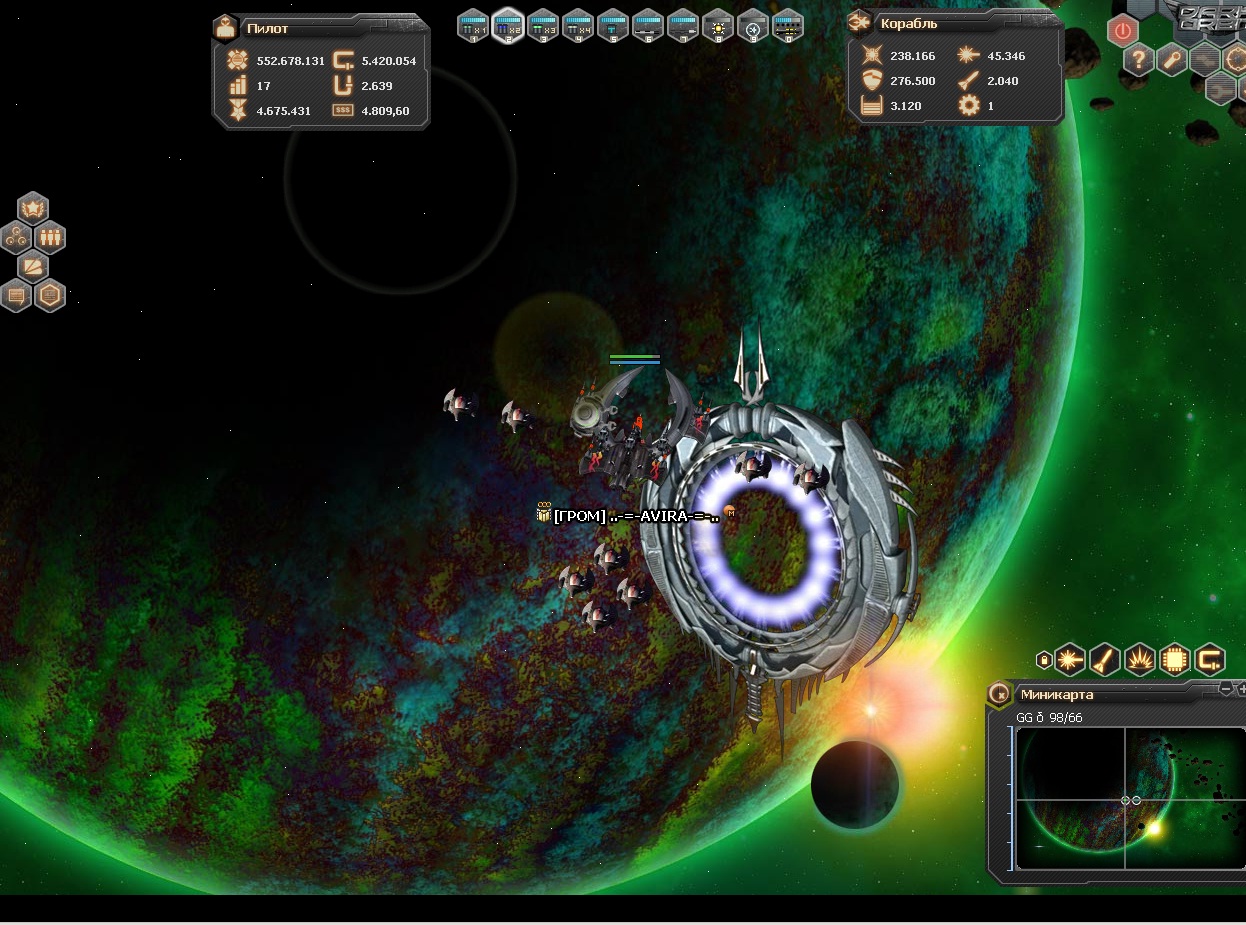Activate x4 ammo in hotbar slot 4

point(578,25)
